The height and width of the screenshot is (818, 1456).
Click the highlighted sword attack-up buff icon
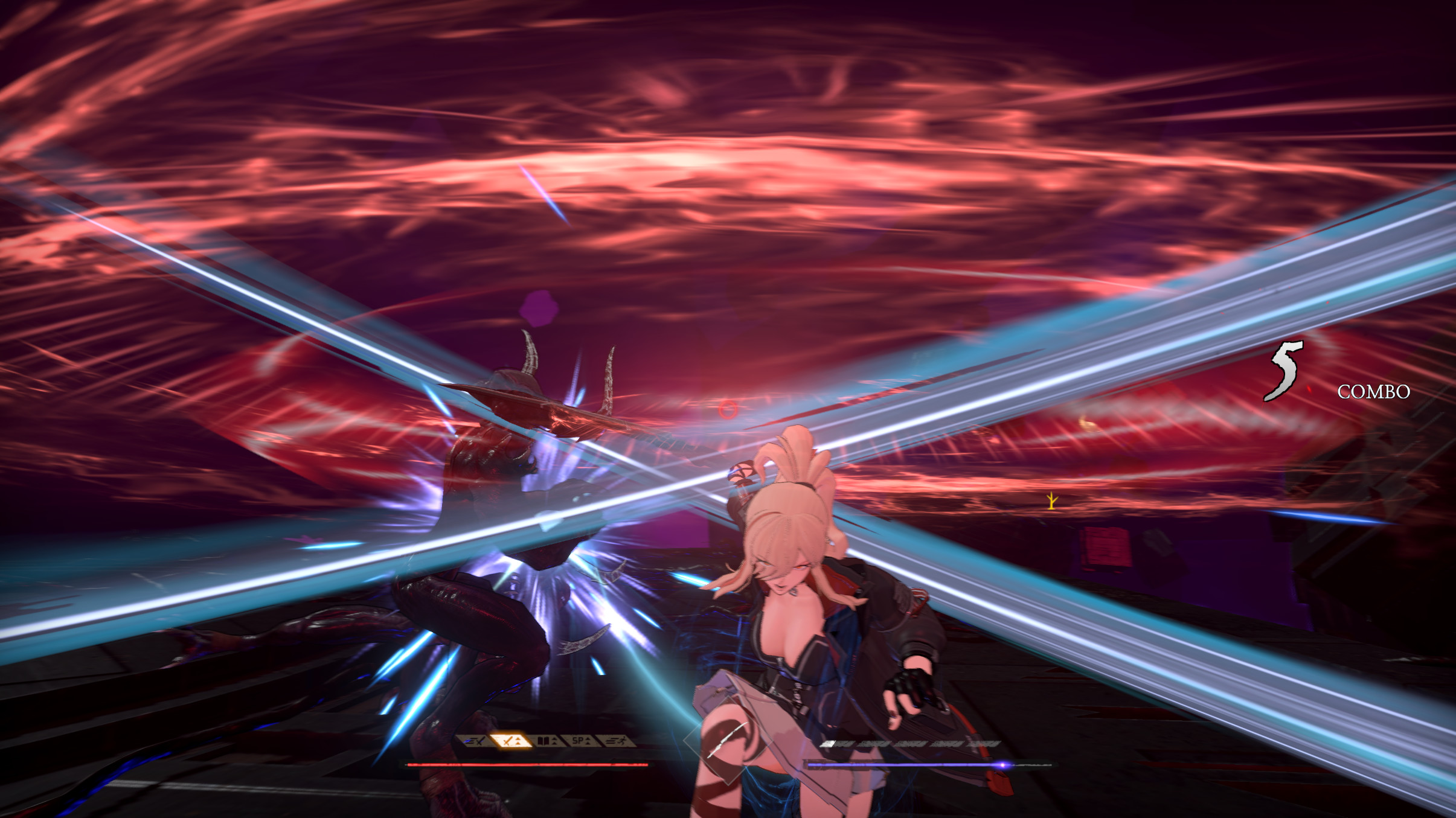pos(511,740)
